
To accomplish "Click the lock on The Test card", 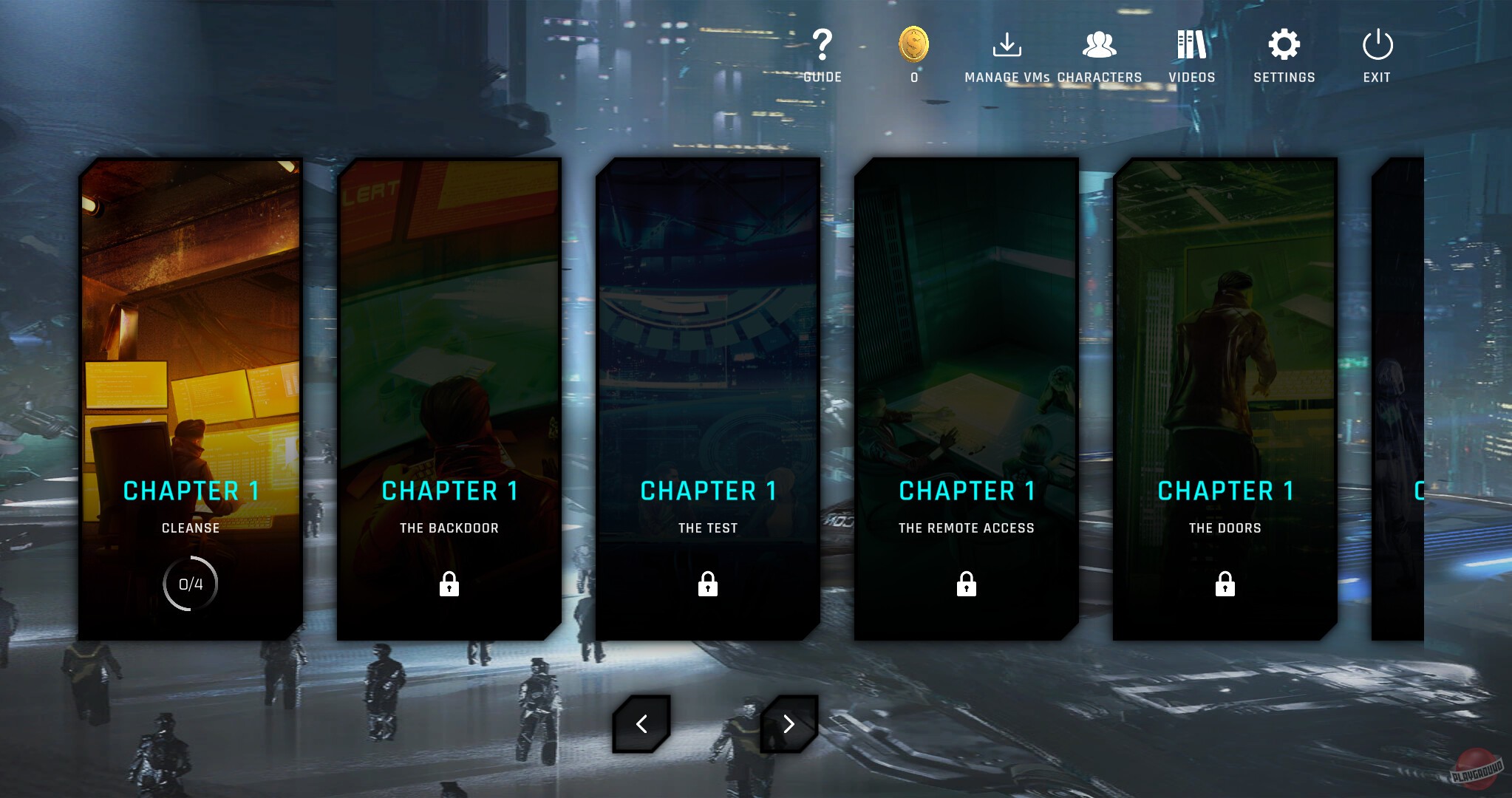I will point(707,584).
